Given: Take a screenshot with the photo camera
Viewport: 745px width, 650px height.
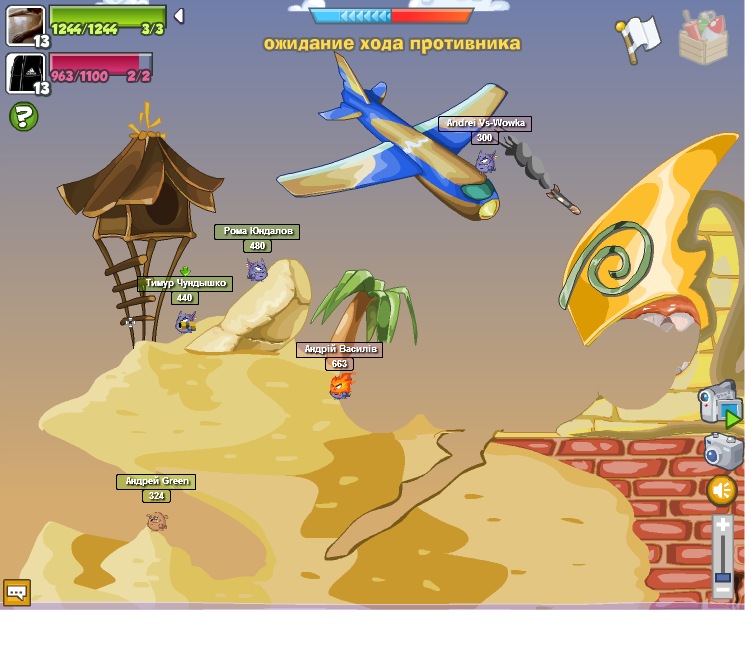Looking at the screenshot, I should click(x=722, y=452).
